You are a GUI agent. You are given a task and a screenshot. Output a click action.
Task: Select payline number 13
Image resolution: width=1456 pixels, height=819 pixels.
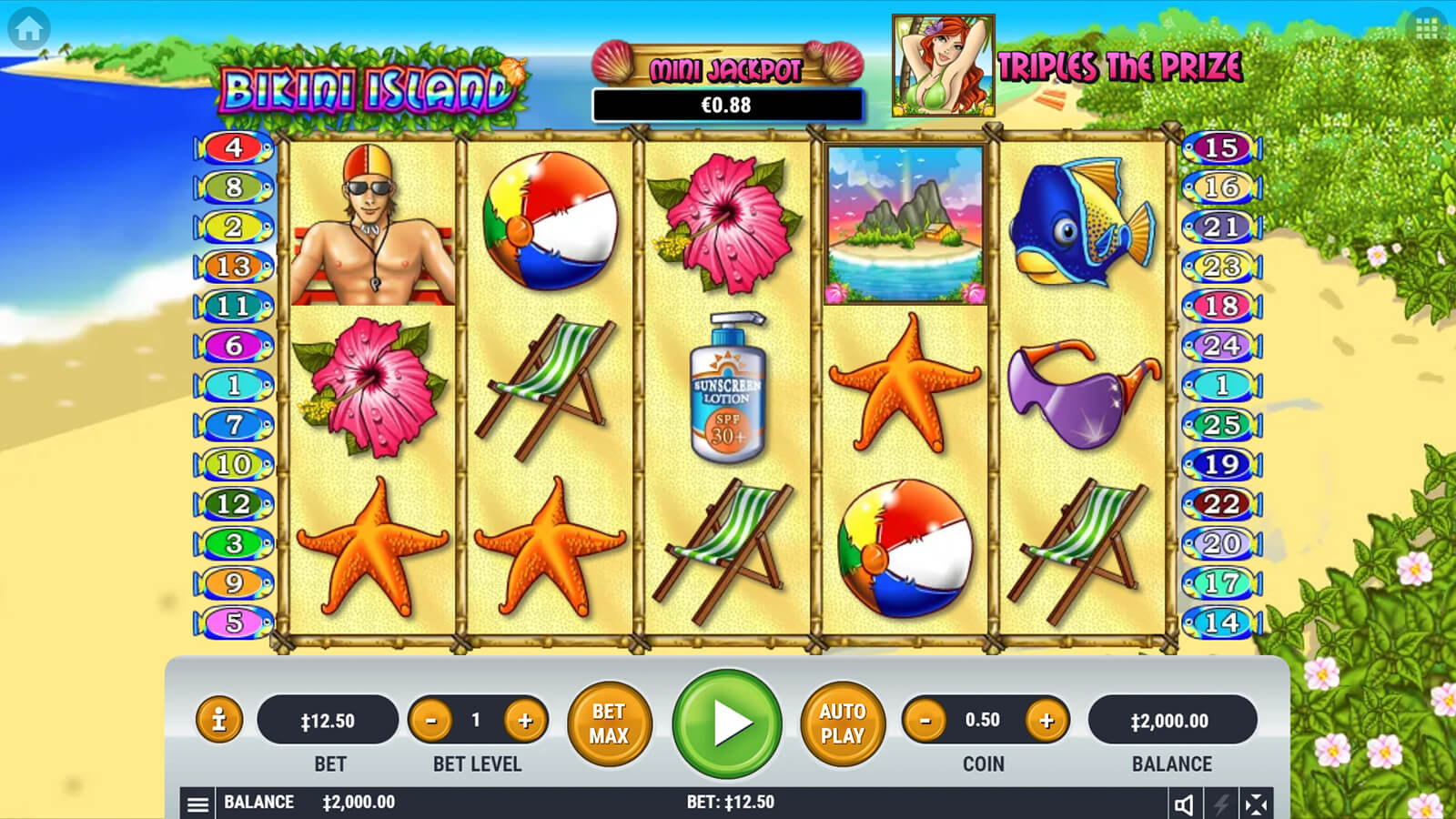coord(234,267)
